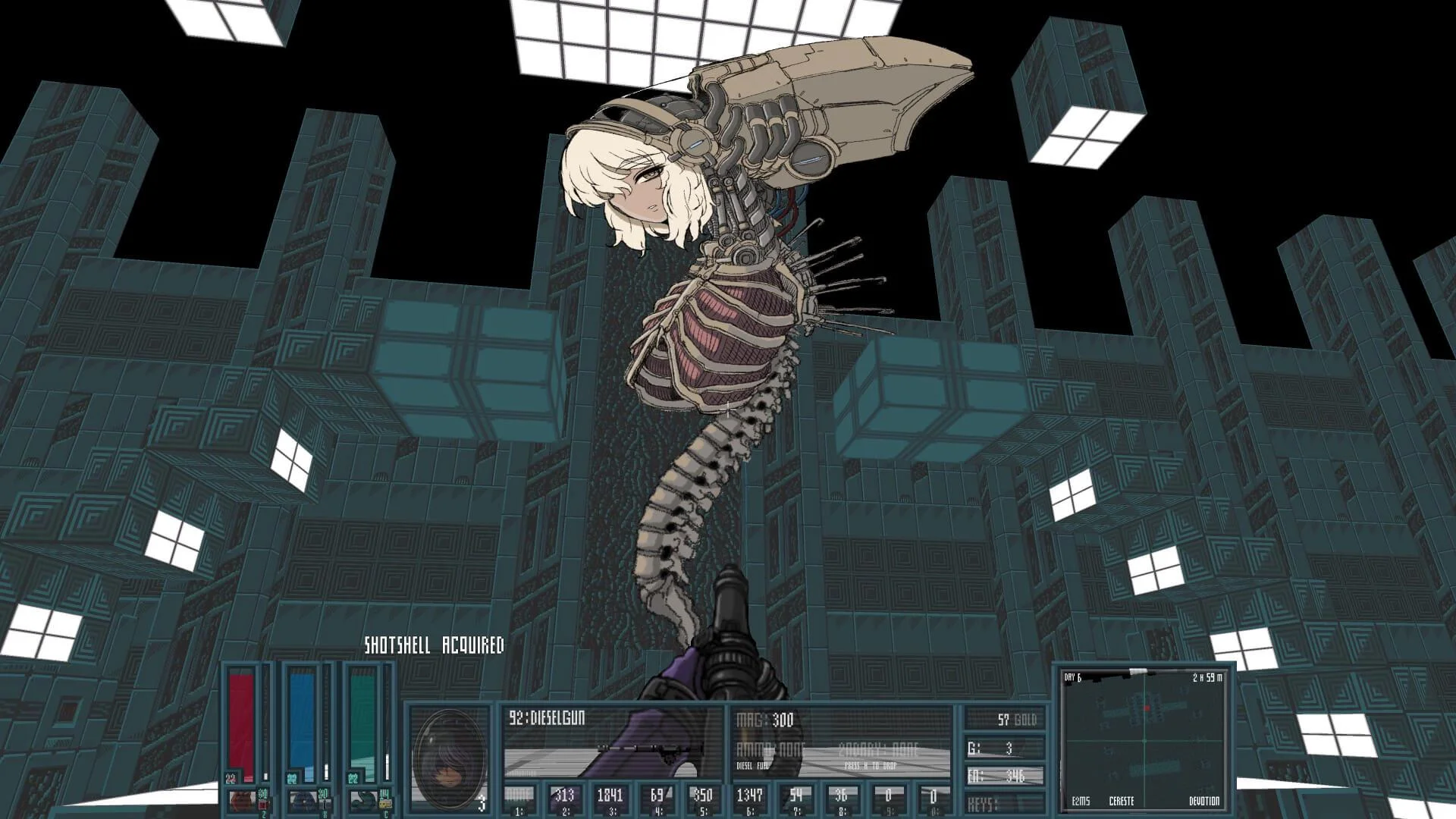
Task: Select weapon slot 3 showing 1841 ammo
Action: click(610, 798)
